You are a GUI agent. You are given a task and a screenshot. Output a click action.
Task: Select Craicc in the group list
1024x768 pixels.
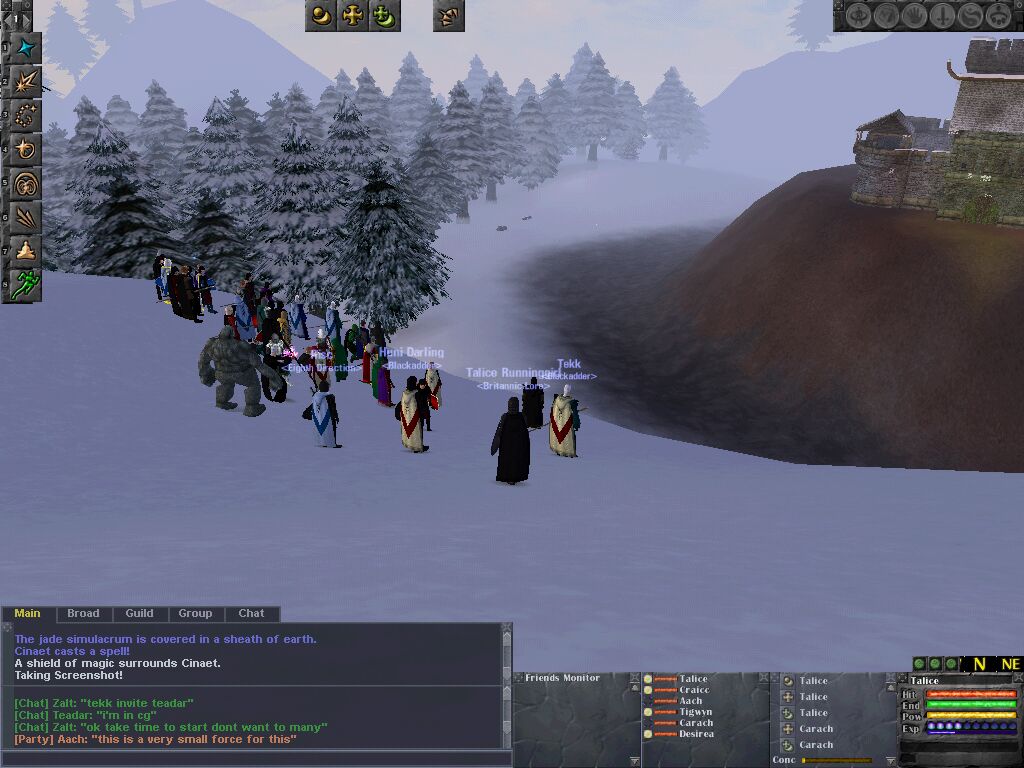coord(694,690)
